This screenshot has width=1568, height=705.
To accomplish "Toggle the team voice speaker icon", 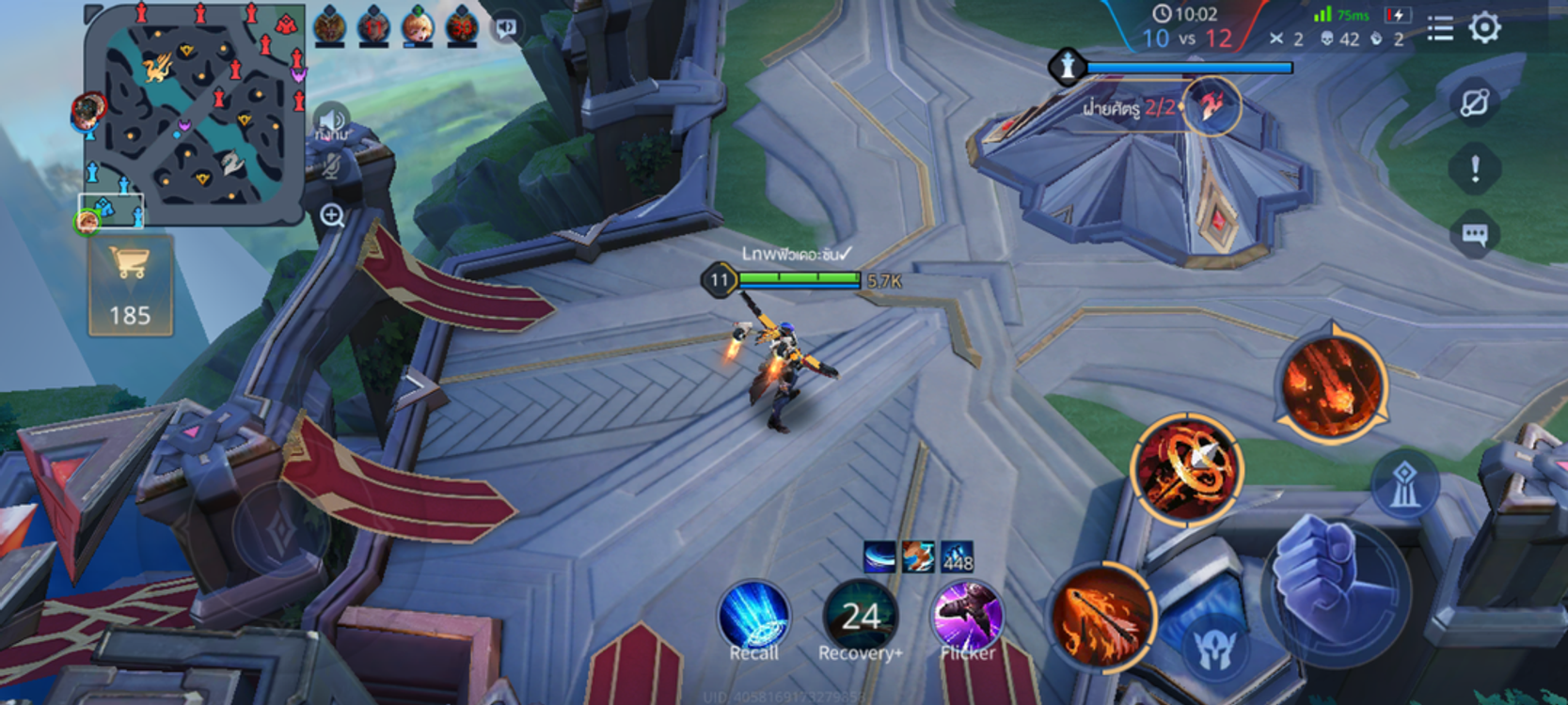I will pyautogui.click(x=330, y=120).
